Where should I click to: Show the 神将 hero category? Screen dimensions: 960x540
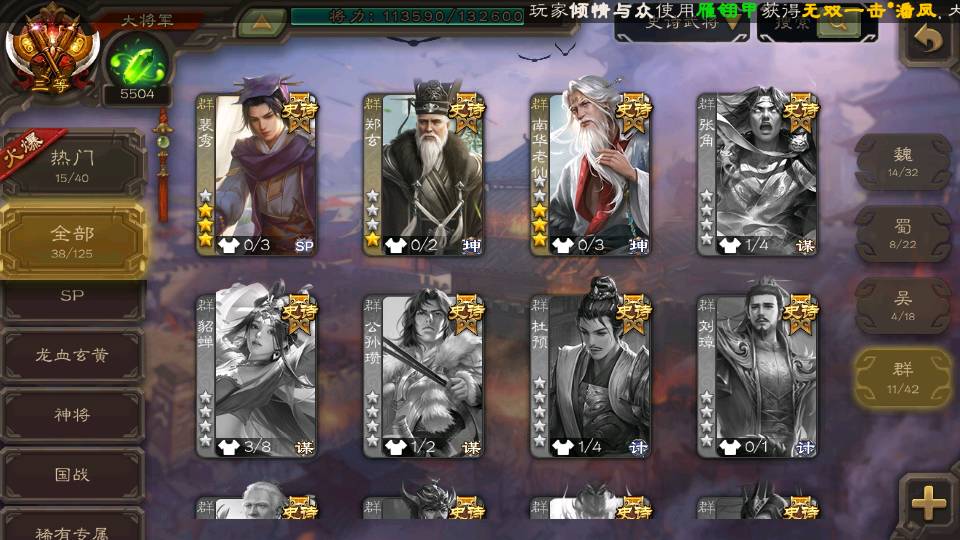pyautogui.click(x=72, y=414)
